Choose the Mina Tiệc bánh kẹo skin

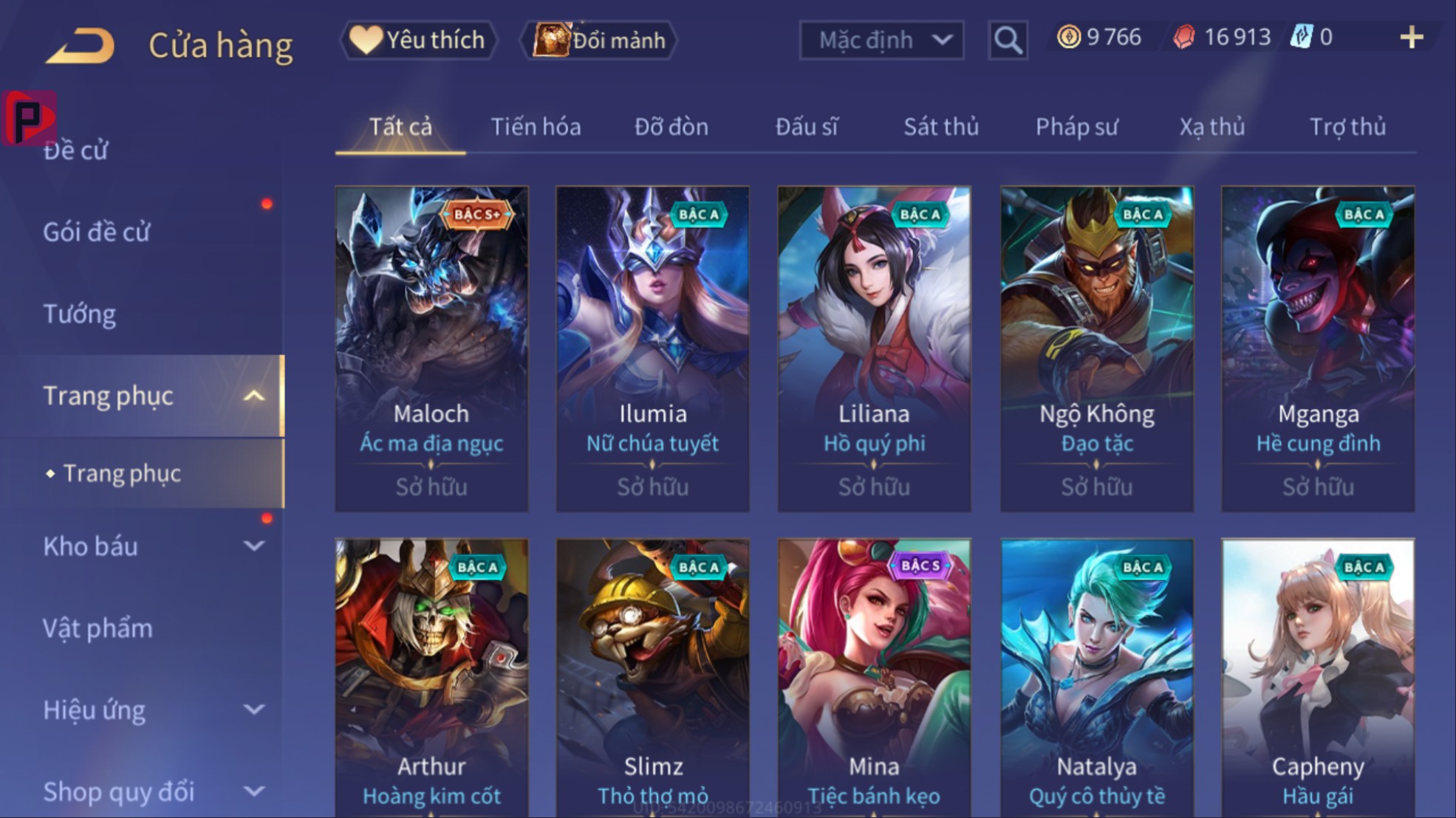click(x=874, y=678)
